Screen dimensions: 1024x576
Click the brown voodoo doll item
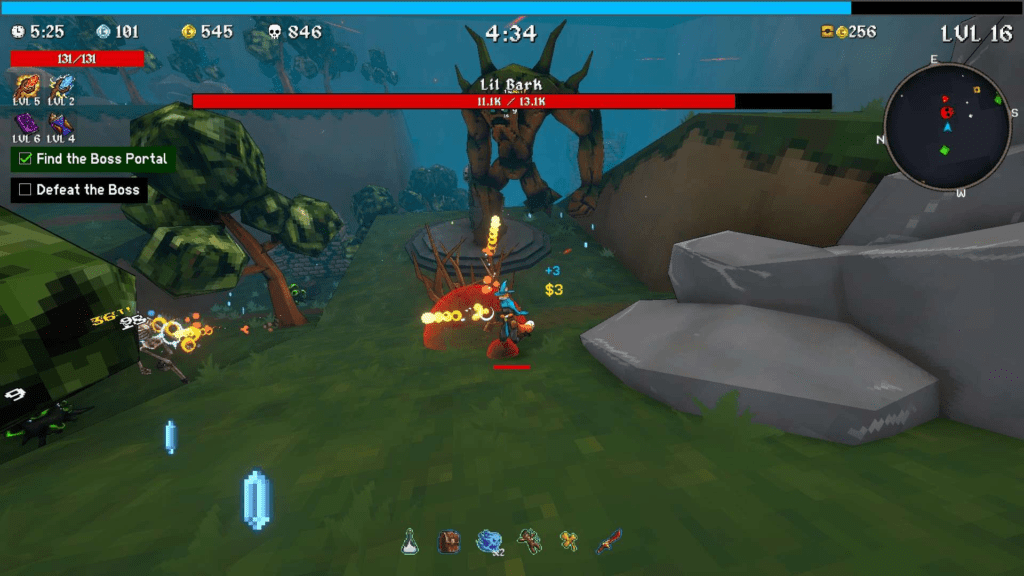[530, 542]
